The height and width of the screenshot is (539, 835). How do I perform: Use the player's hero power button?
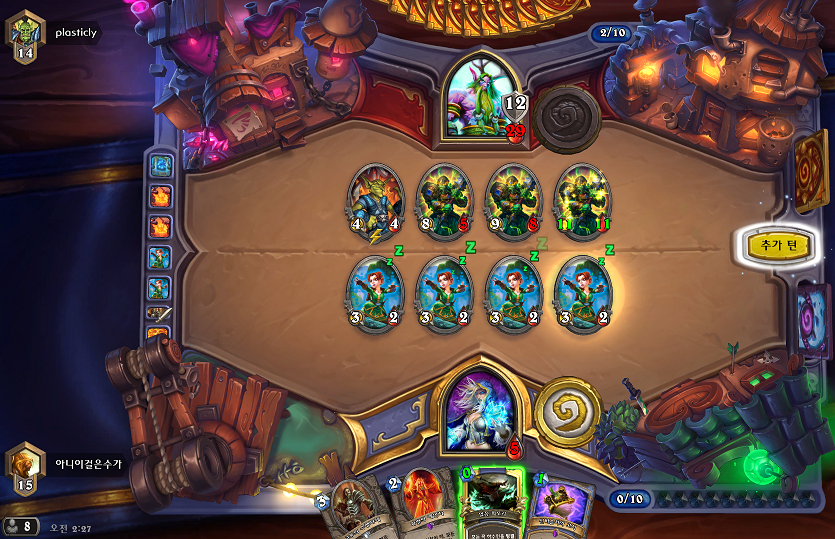pos(567,410)
